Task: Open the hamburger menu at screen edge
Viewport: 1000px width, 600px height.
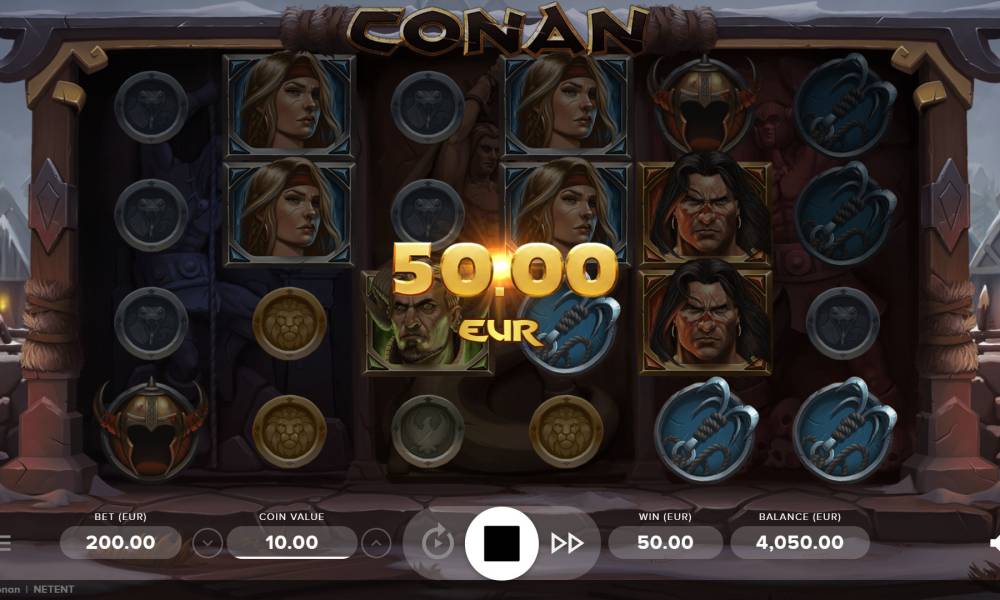Action: point(5,543)
